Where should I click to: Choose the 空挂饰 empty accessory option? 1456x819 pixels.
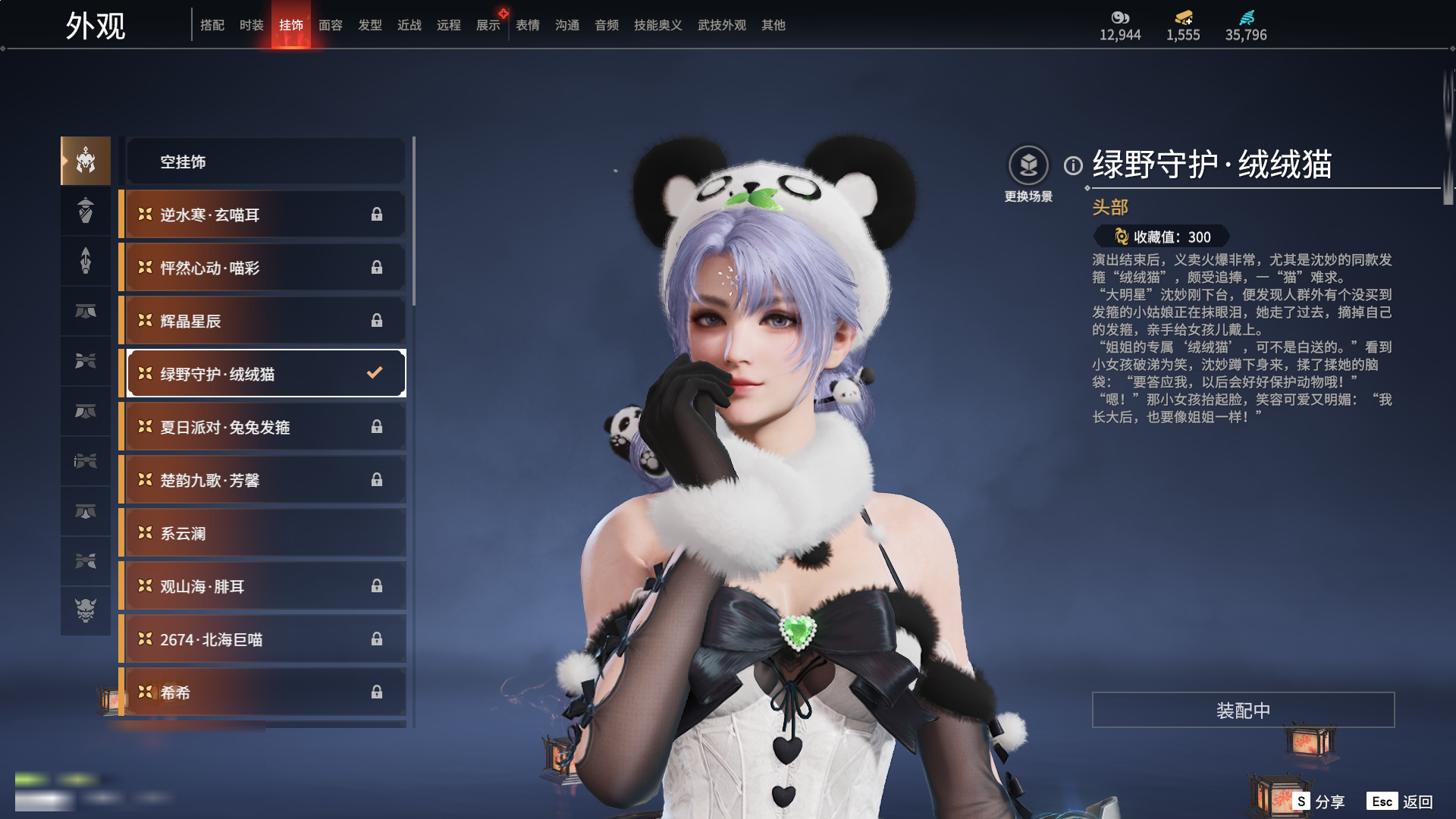coord(265,162)
